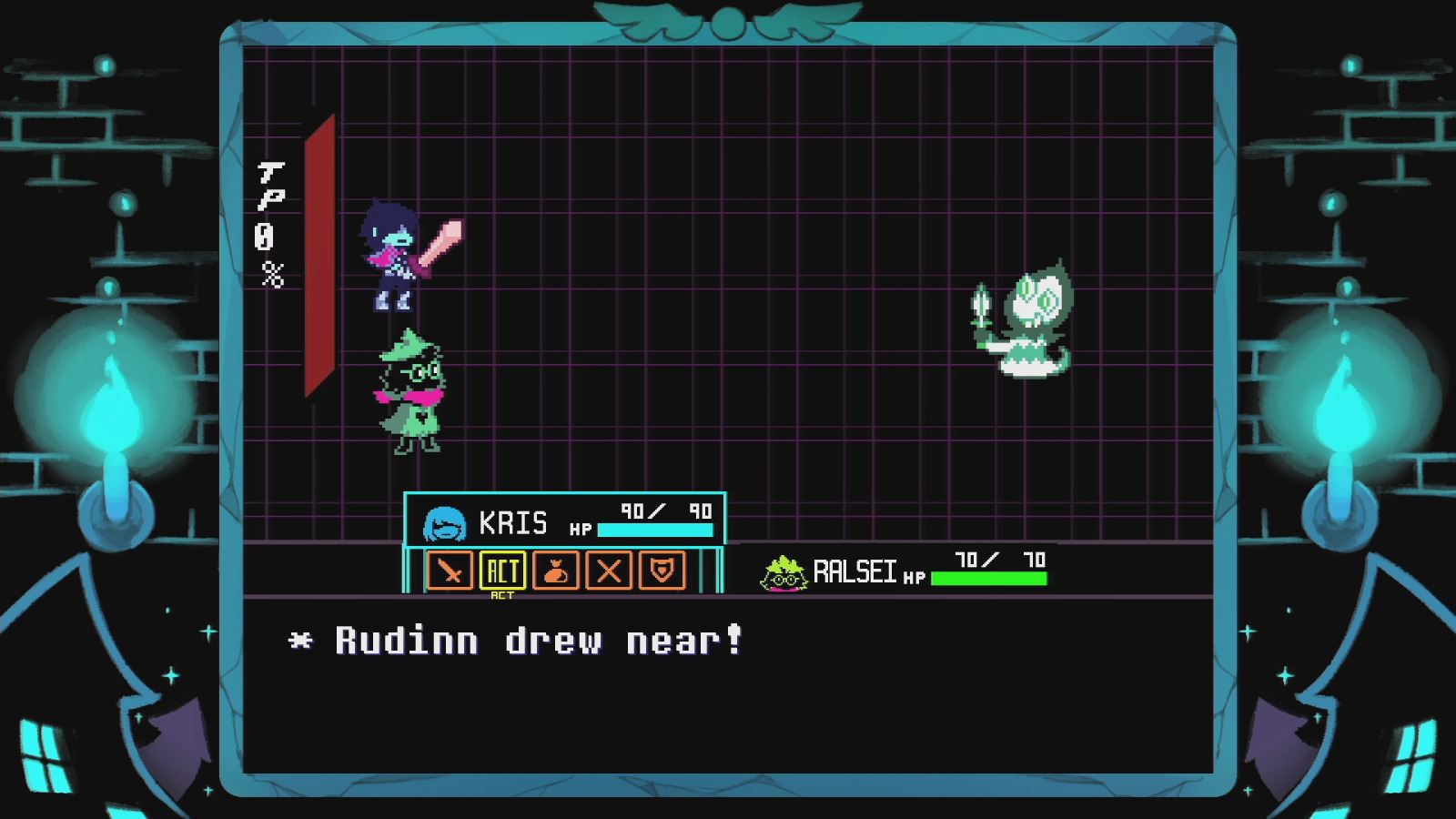Click the red TP gauge
The width and height of the screenshot is (1456, 819).
coord(318,264)
